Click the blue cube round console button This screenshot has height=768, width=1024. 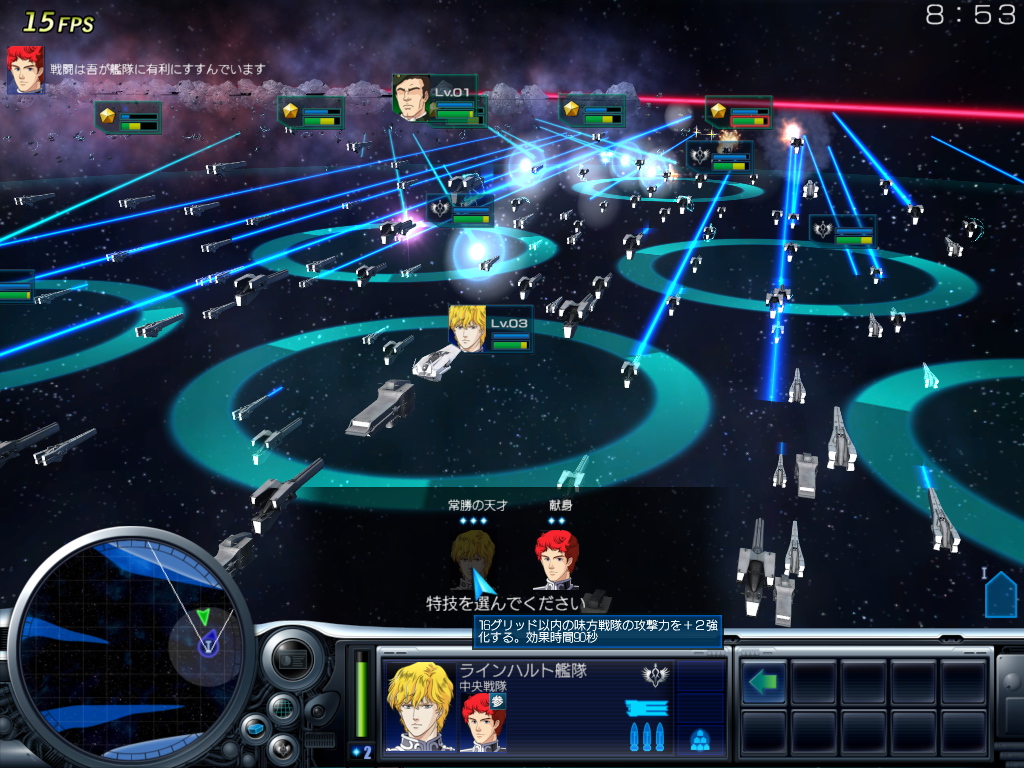pos(257,729)
